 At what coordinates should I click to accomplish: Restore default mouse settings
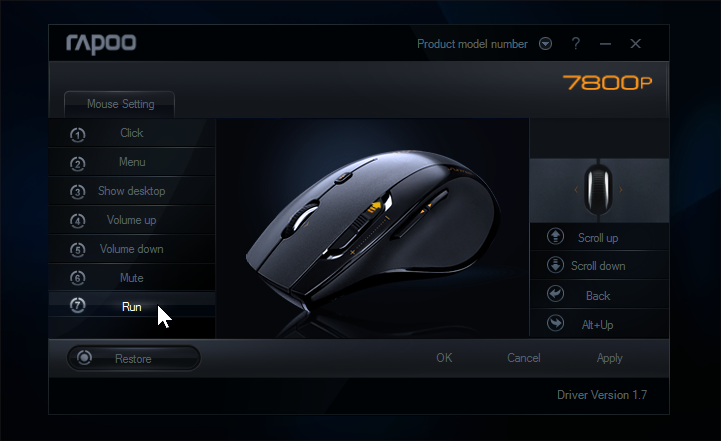click(x=133, y=358)
